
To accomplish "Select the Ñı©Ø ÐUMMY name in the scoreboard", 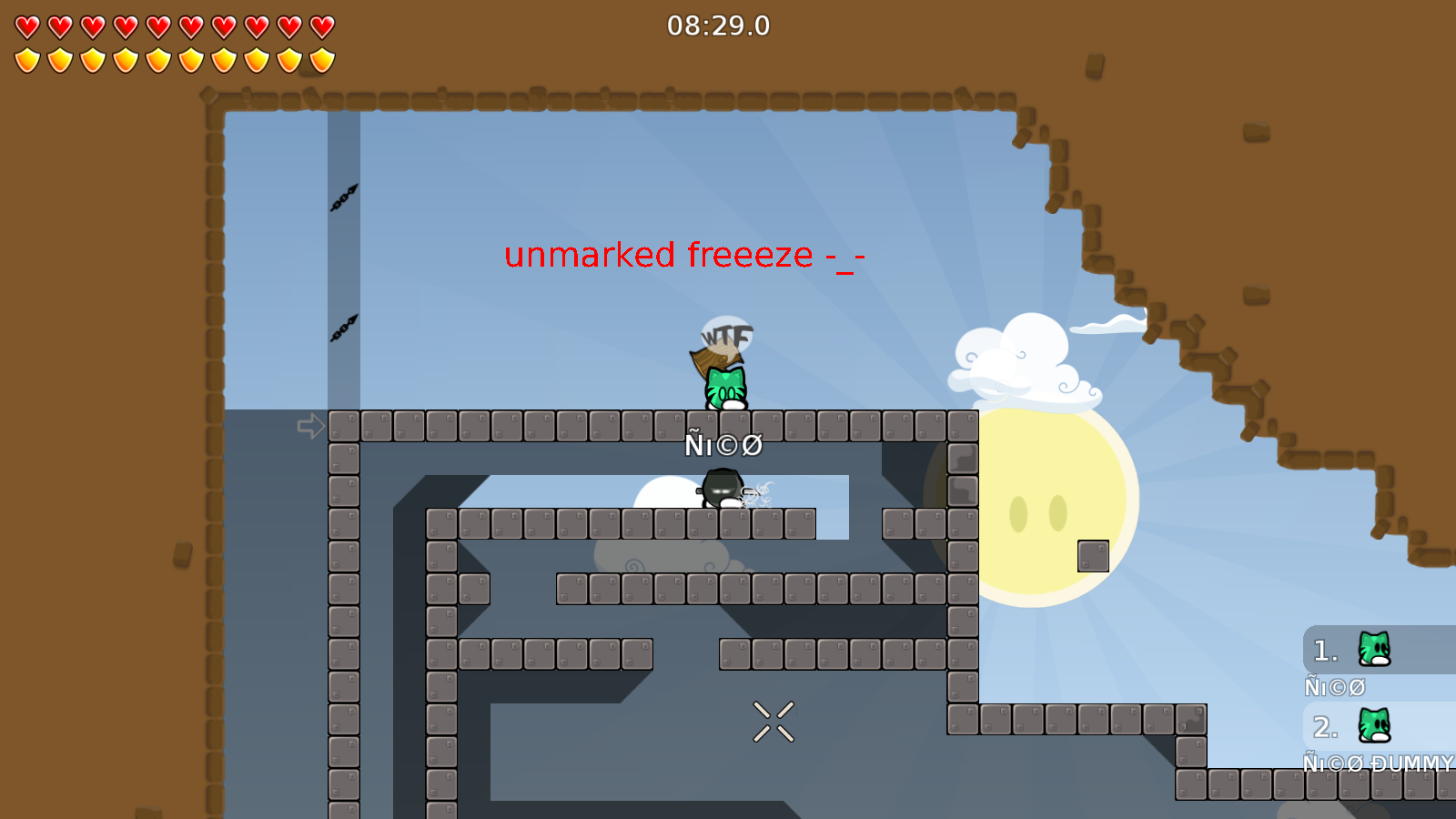I will point(1376,763).
